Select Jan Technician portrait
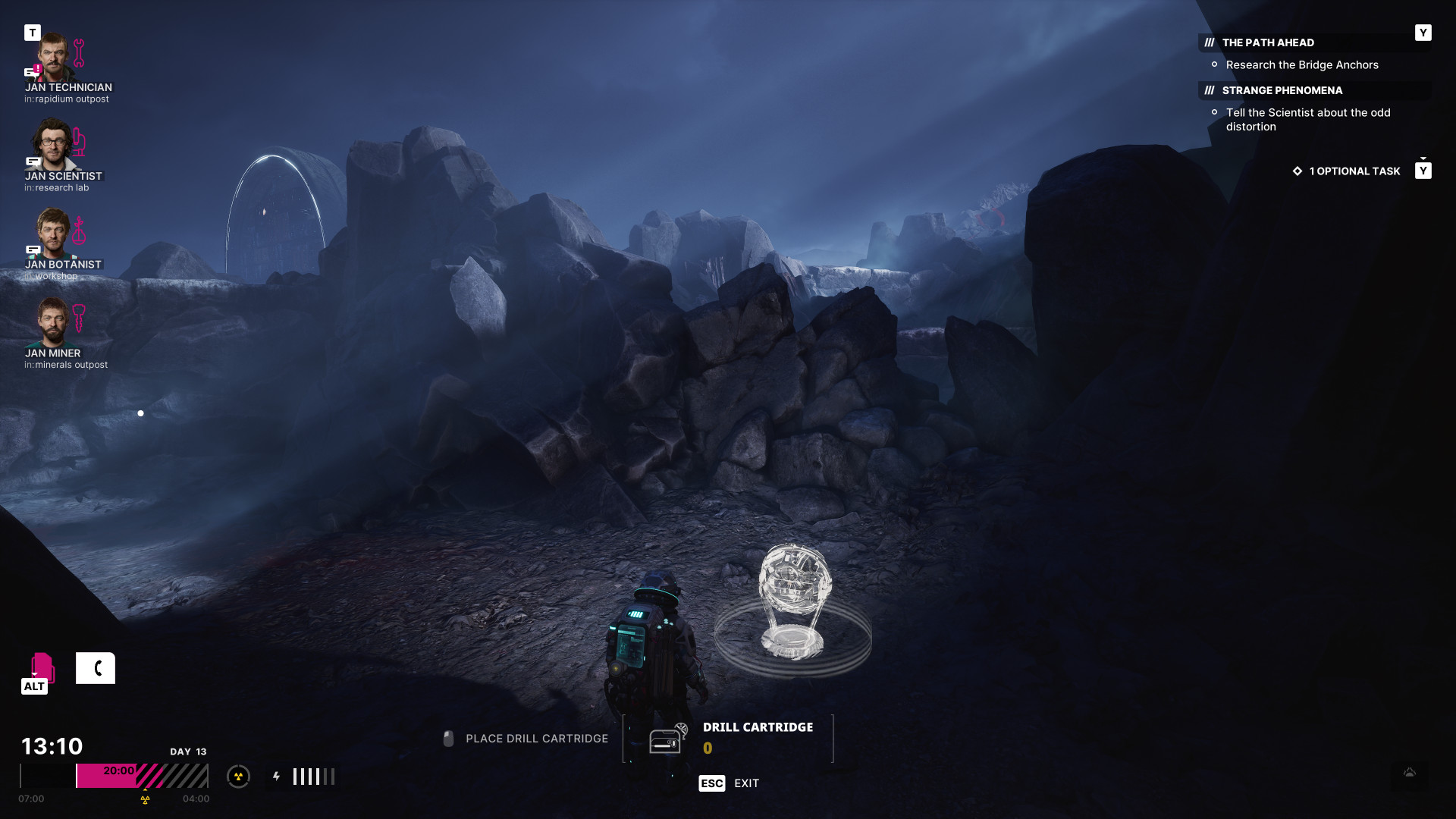Viewport: 1456px width, 819px height. tap(55, 57)
